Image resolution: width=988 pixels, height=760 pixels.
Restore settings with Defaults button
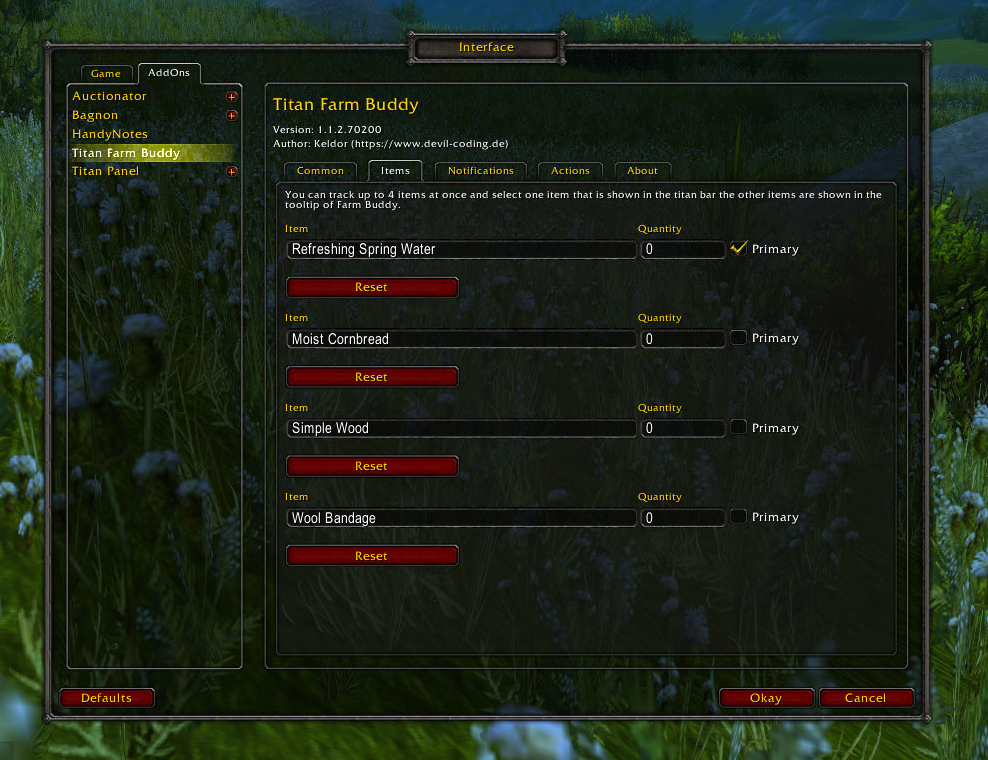pos(107,698)
